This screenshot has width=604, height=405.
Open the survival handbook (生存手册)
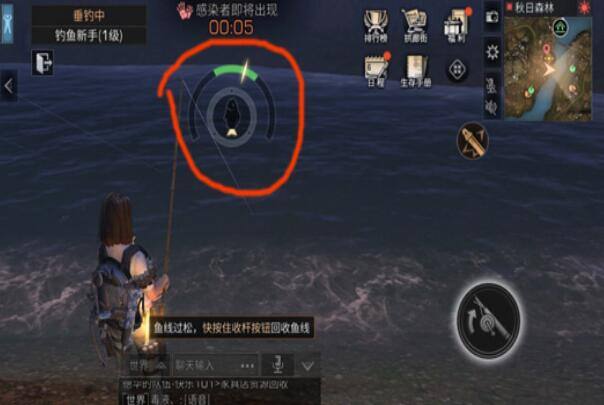tap(416, 67)
